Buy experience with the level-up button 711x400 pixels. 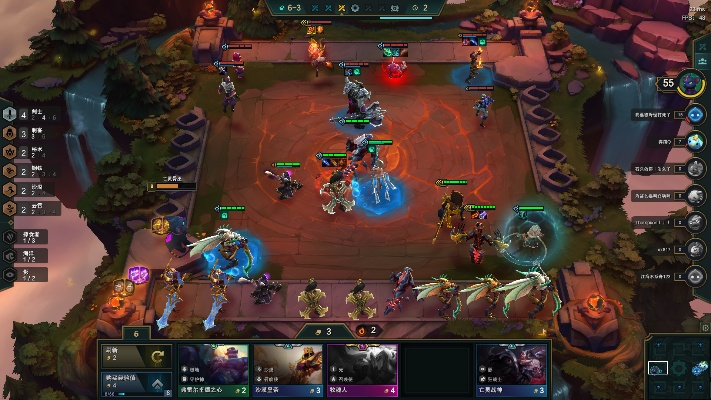click(136, 382)
